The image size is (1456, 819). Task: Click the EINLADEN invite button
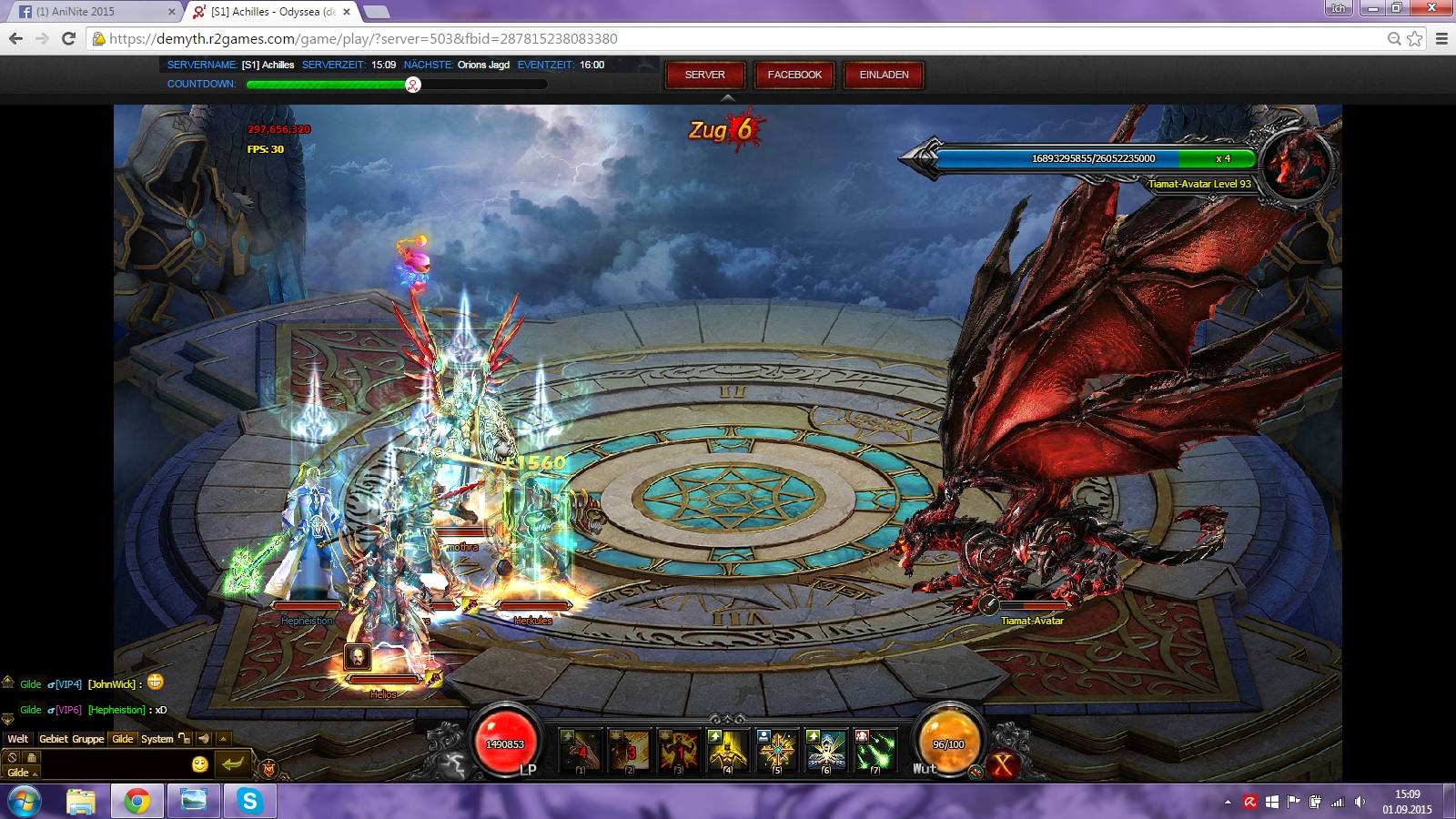point(884,75)
